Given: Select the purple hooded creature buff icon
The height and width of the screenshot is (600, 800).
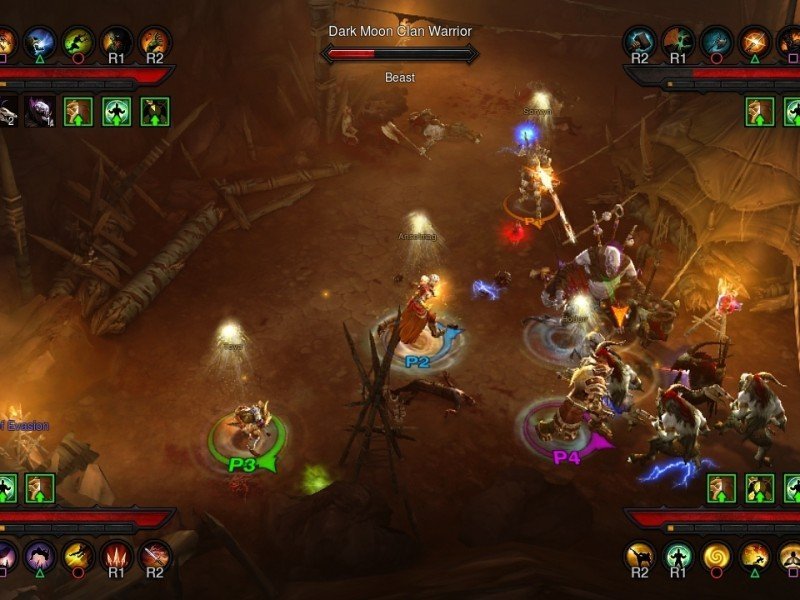Looking at the screenshot, I should [x=41, y=111].
